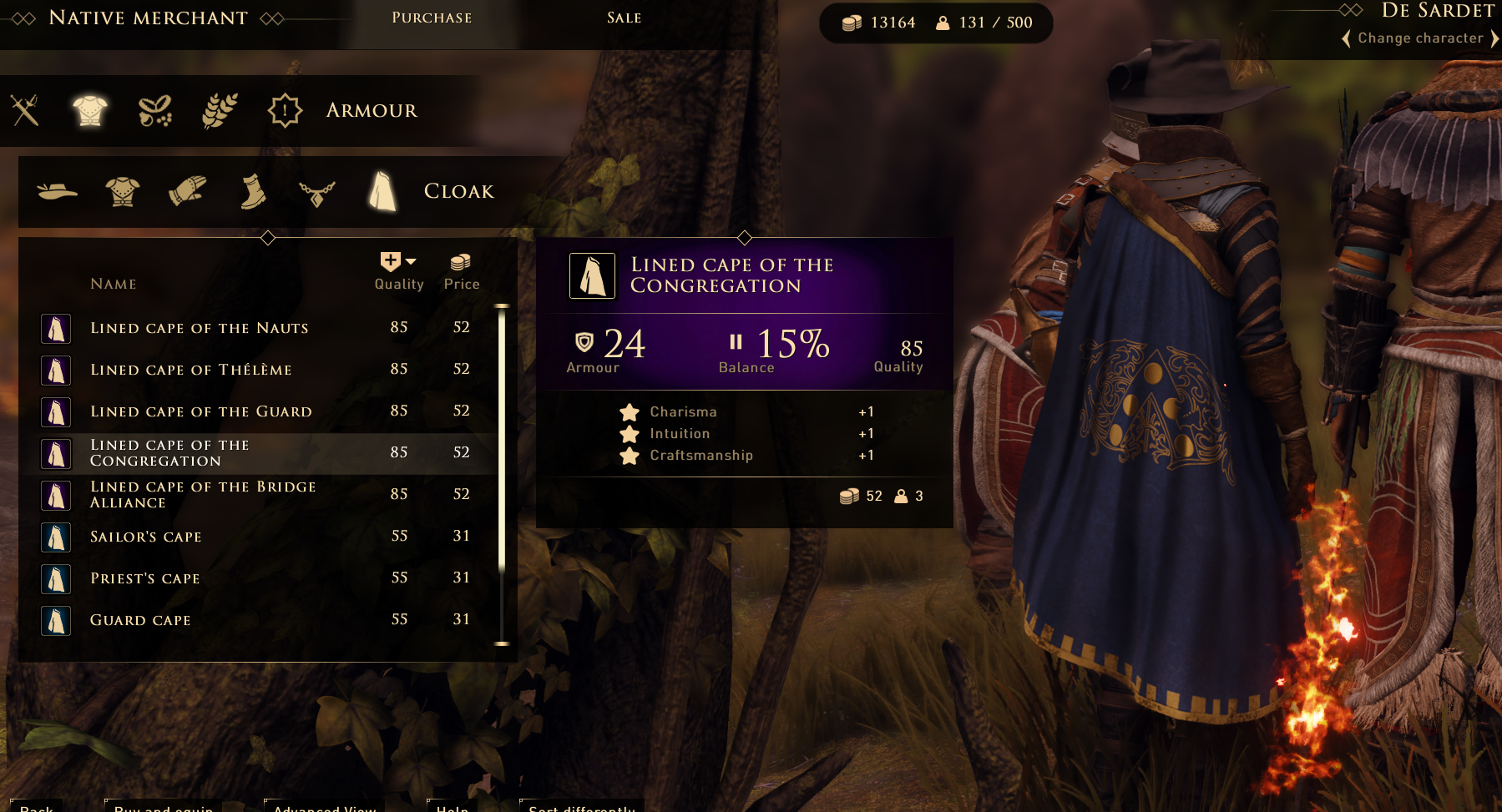Select the necklace subcategory icon
1502x812 pixels.
(317, 192)
